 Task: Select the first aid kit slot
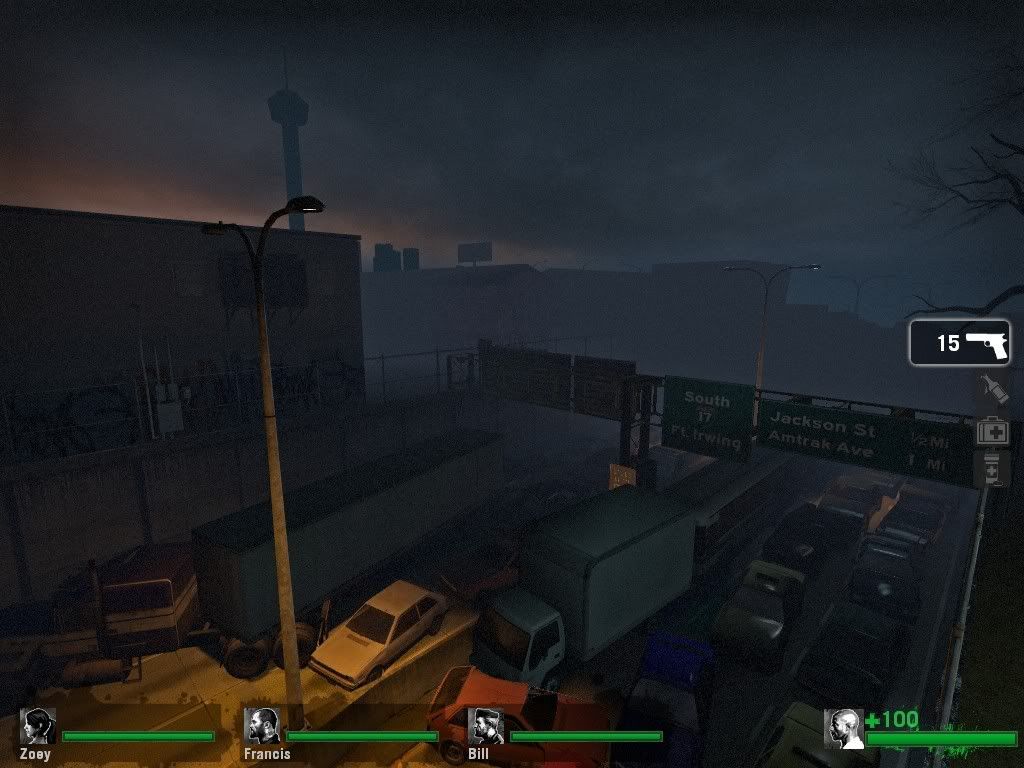coord(991,431)
